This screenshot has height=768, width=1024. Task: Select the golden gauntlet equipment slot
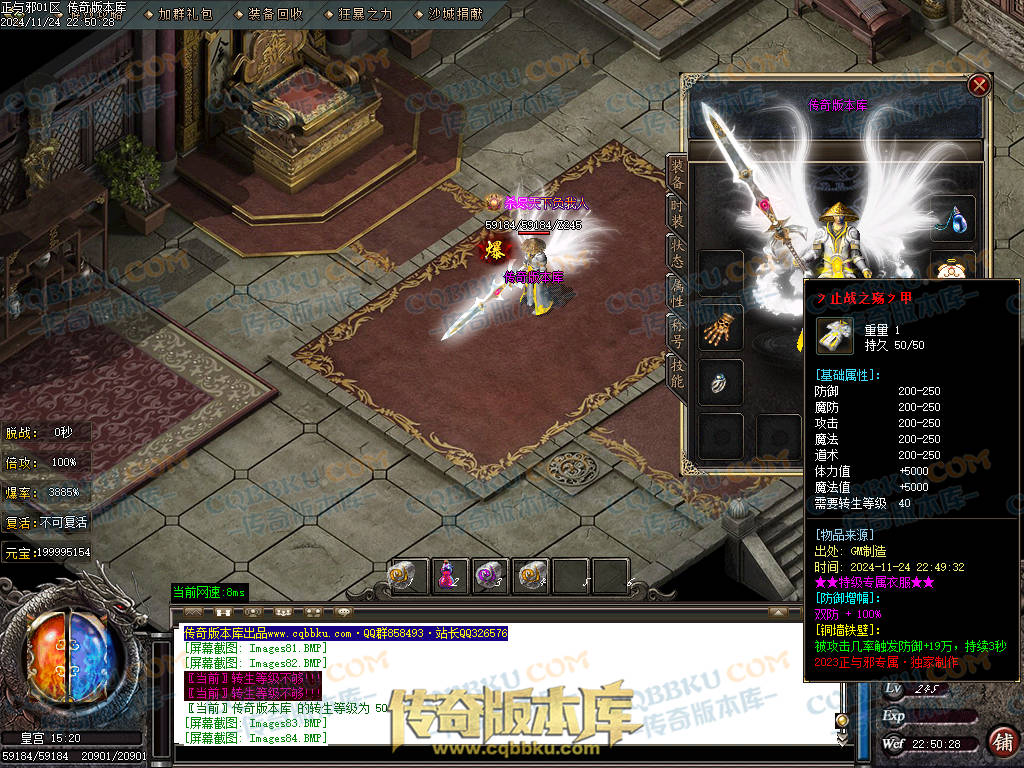[720, 327]
